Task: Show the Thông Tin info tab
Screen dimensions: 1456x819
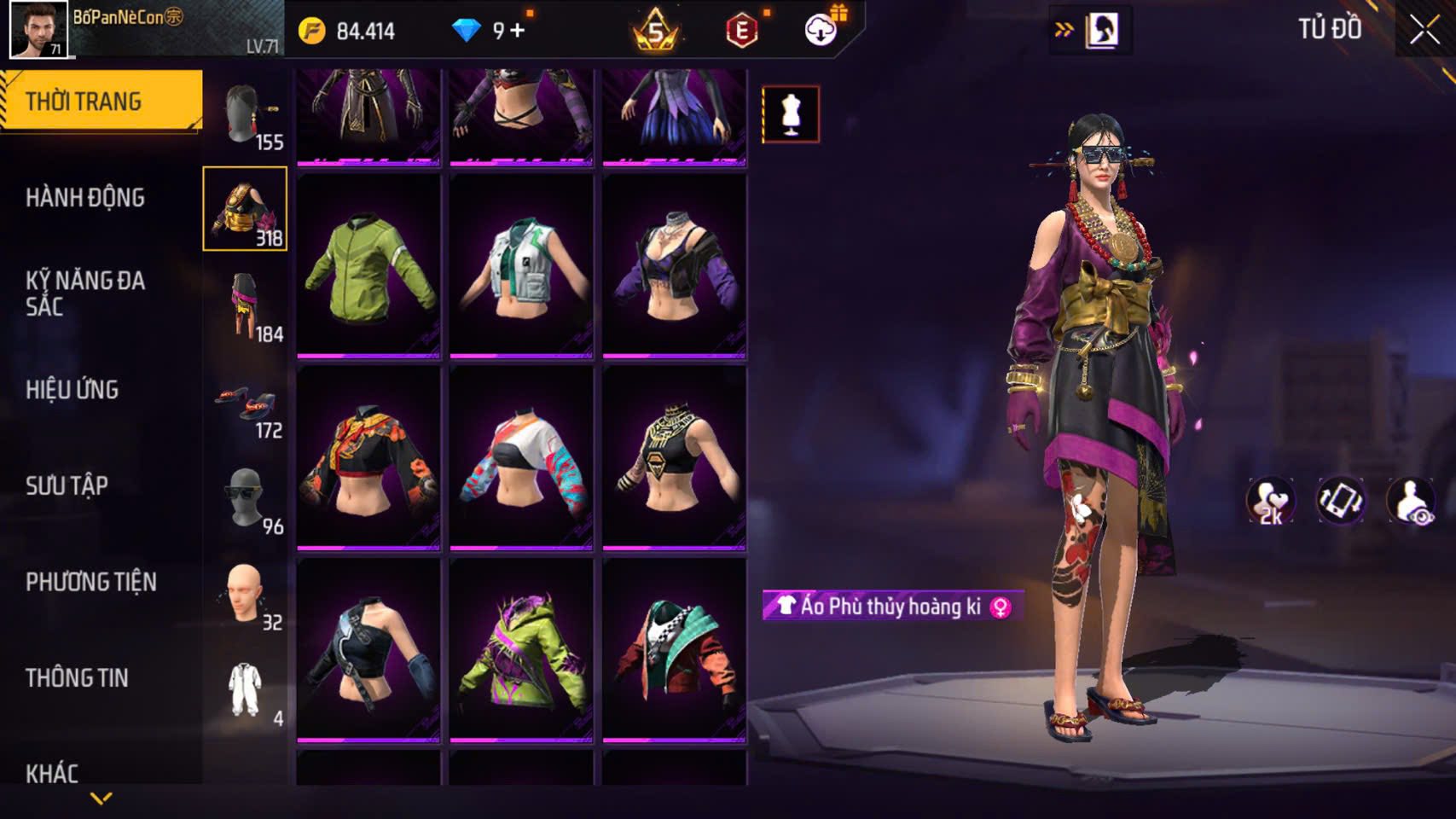Action: pyautogui.click(x=77, y=678)
